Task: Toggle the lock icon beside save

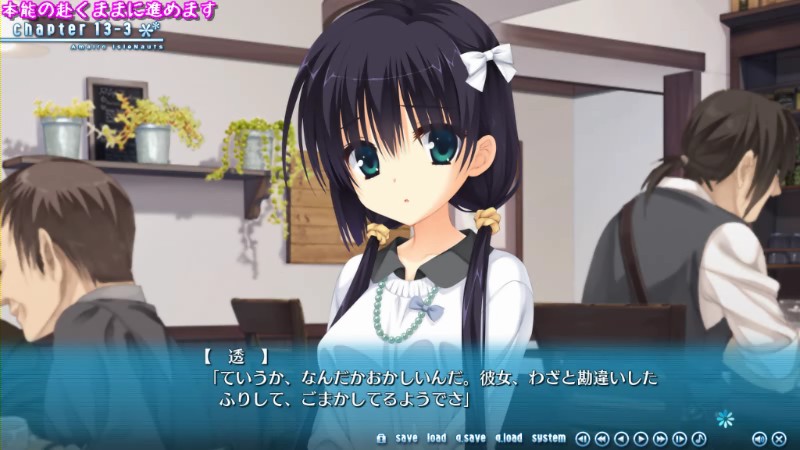Action: tap(381, 438)
